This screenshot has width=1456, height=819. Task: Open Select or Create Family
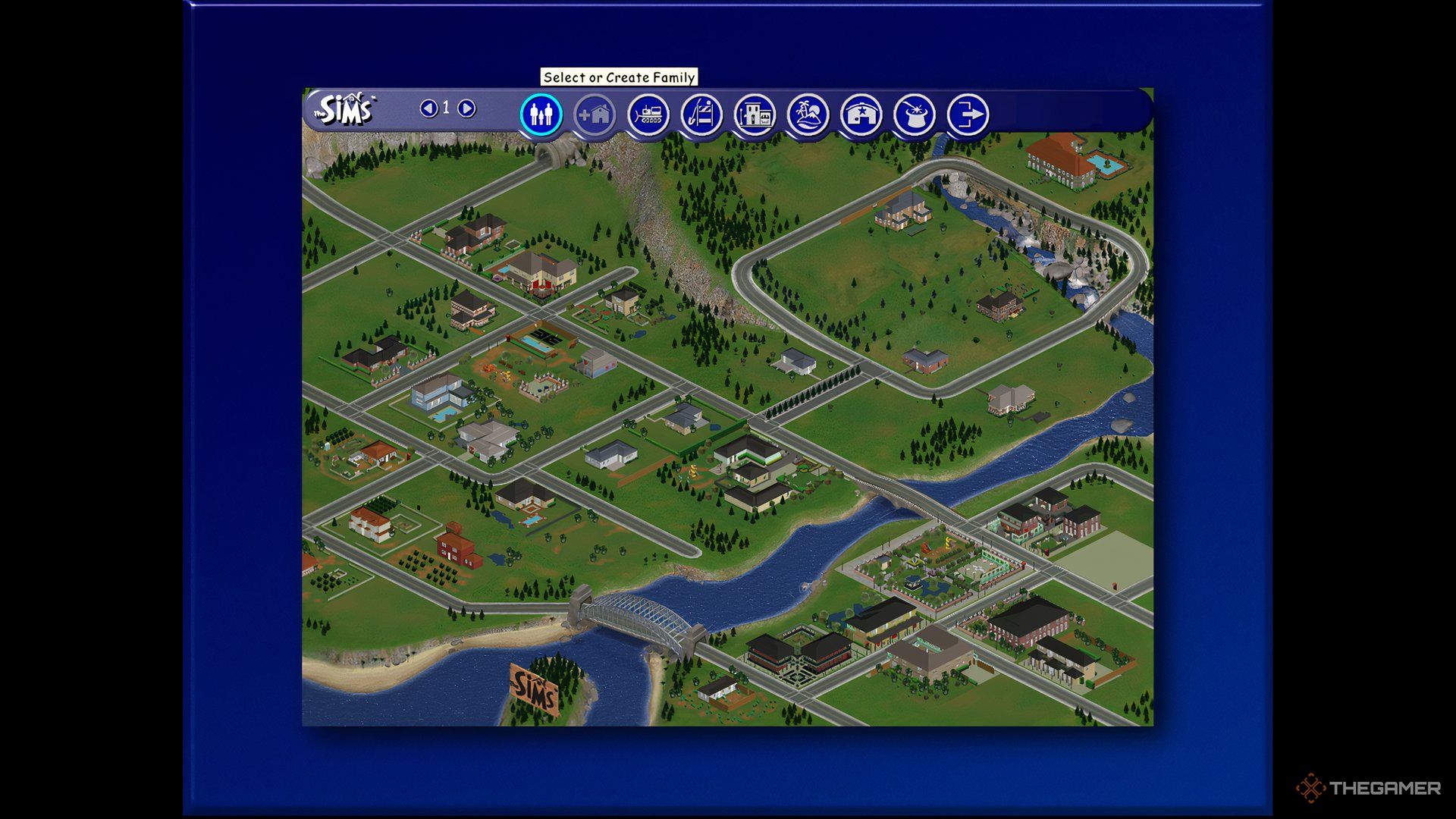click(541, 115)
